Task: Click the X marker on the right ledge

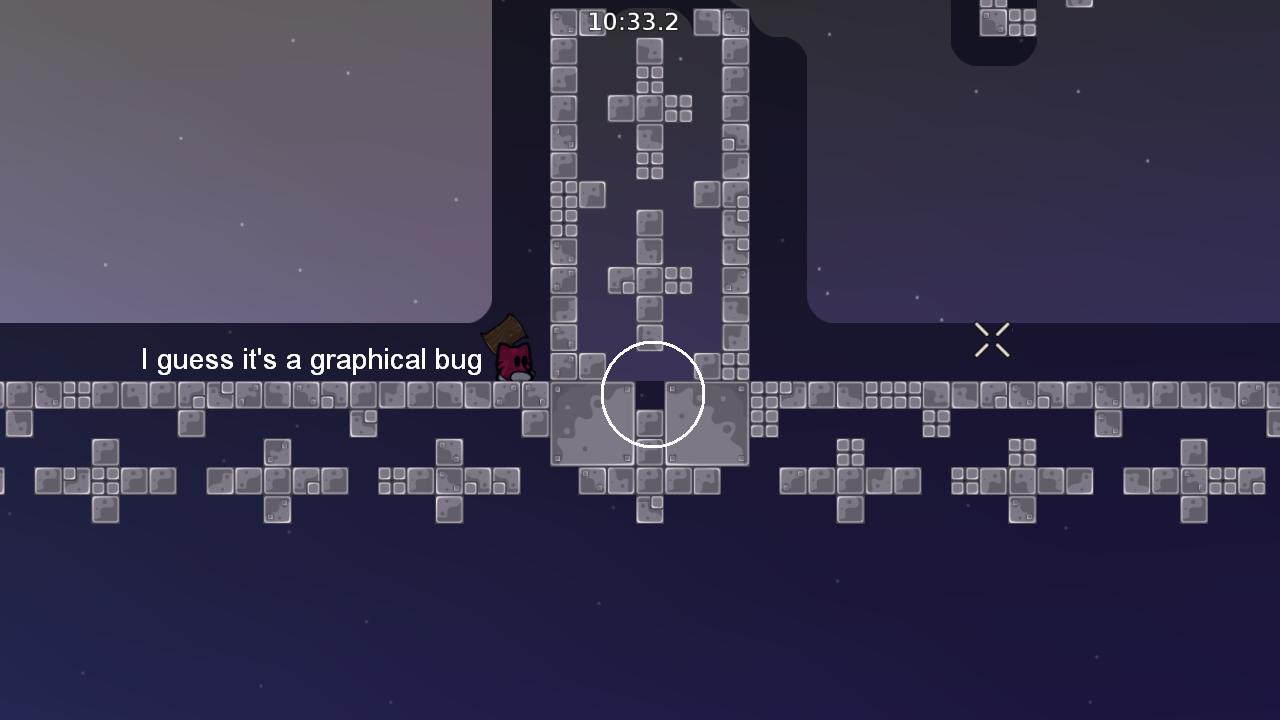Action: [x=992, y=340]
